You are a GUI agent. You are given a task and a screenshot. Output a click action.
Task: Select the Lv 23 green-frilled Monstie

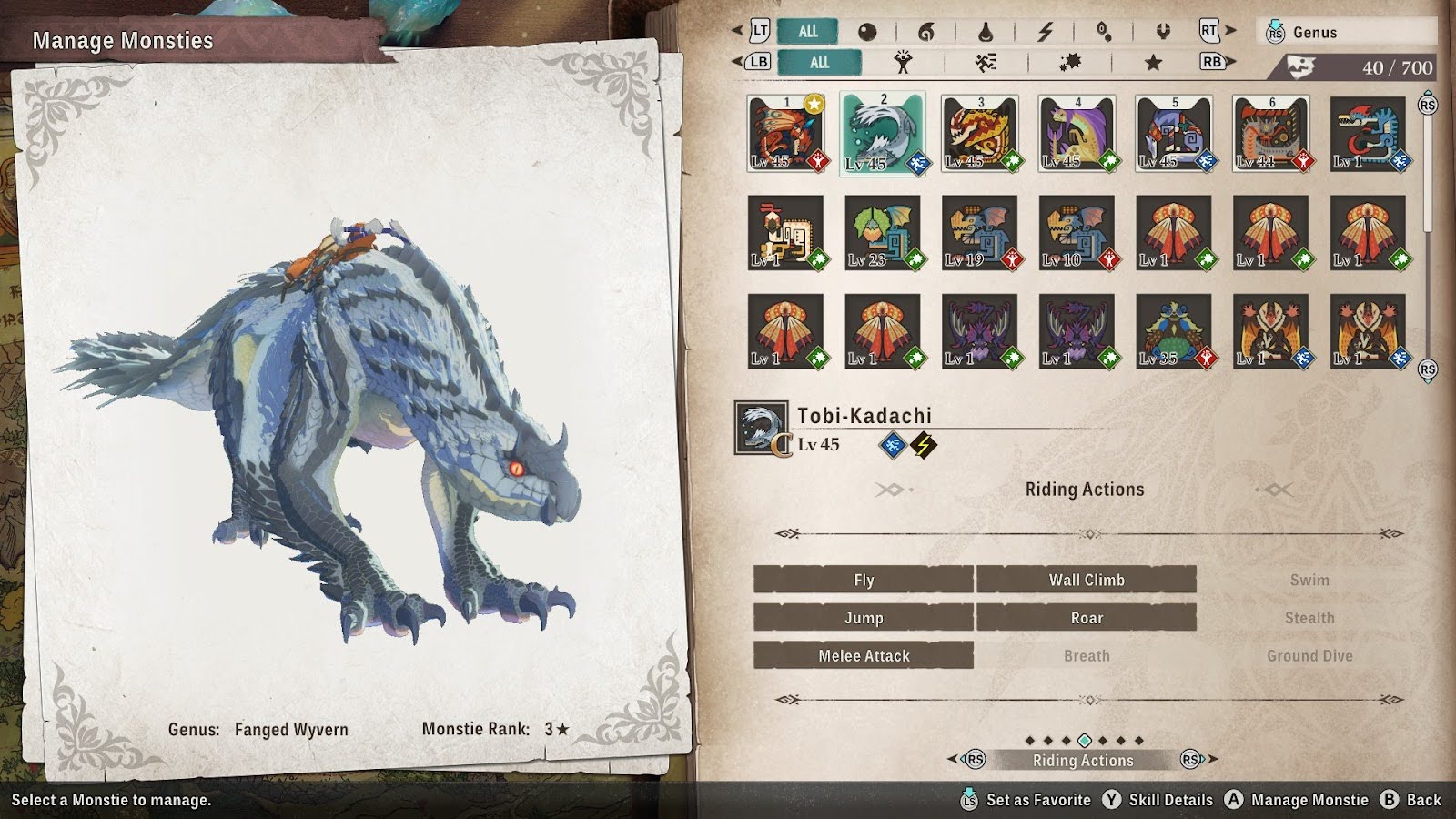click(882, 233)
